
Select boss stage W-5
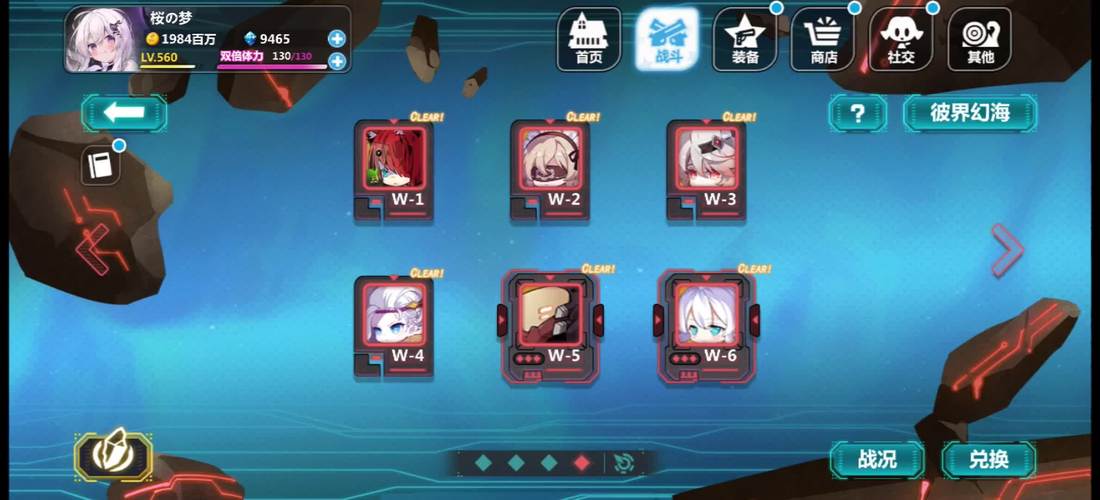[550, 322]
